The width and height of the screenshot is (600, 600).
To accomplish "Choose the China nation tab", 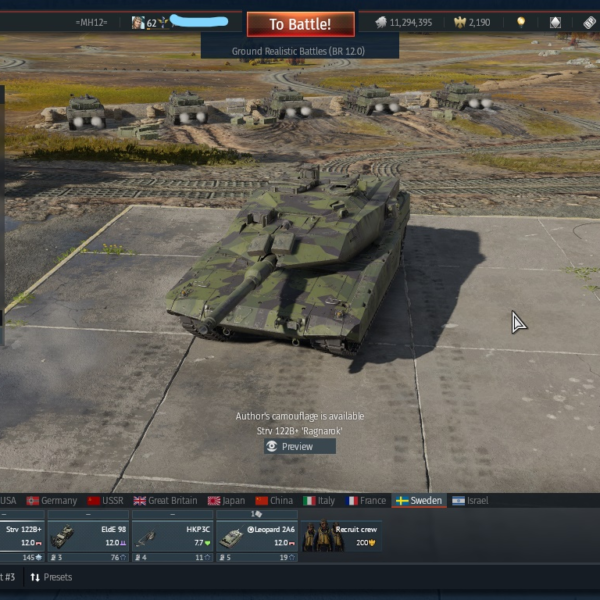I will pyautogui.click(x=274, y=500).
